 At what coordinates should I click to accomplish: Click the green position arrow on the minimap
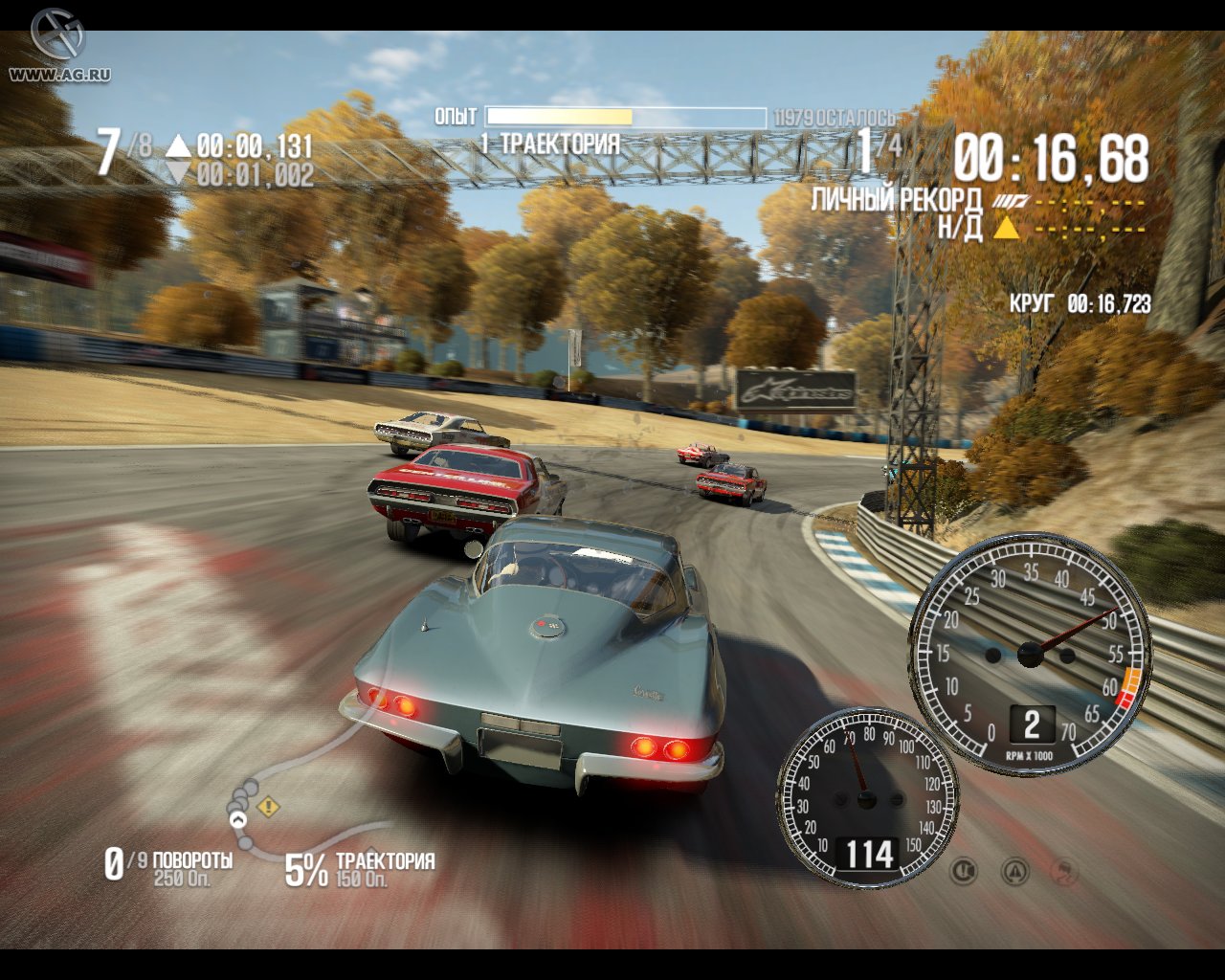click(237, 819)
